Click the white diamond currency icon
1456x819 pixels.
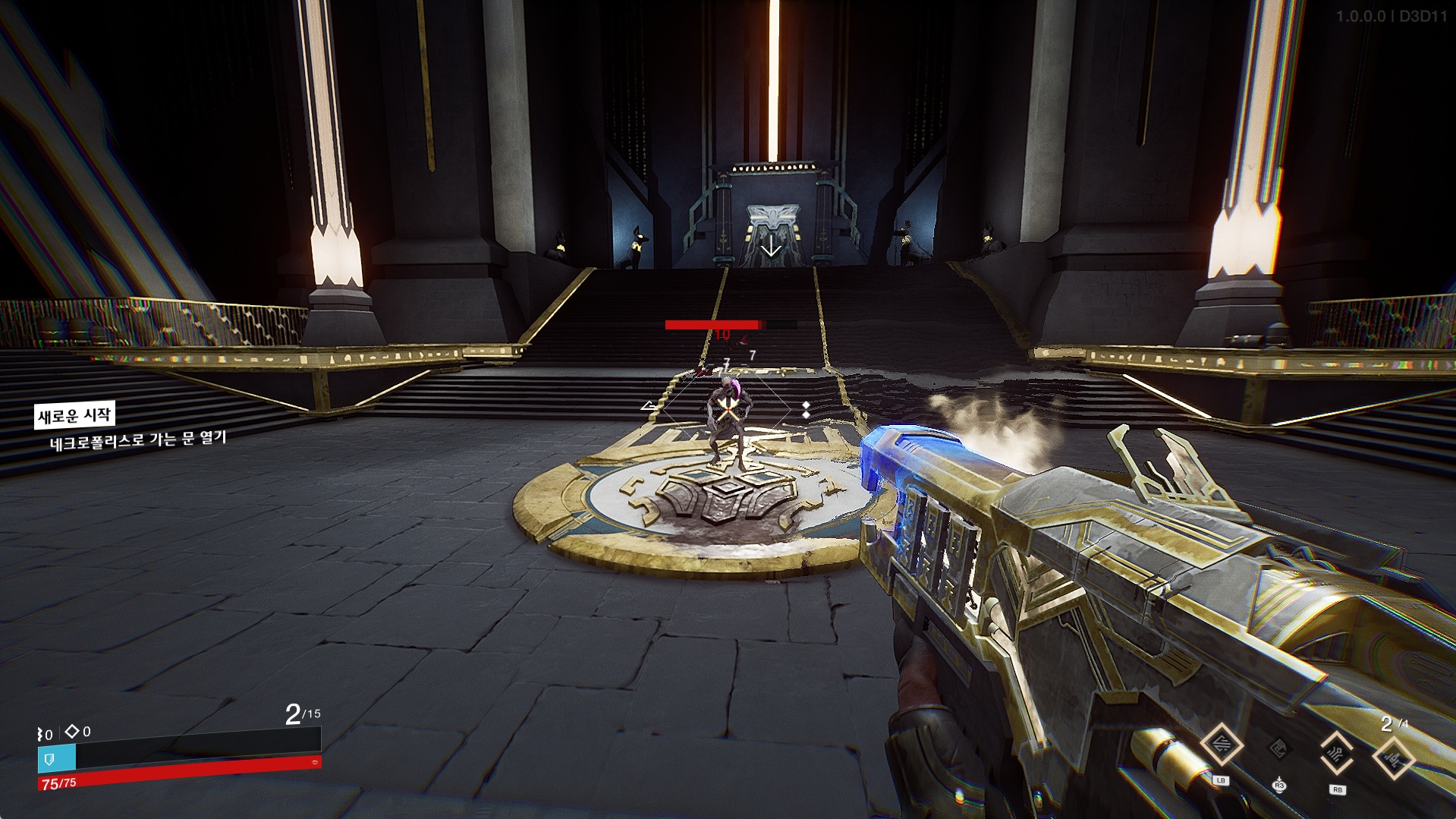[72, 731]
